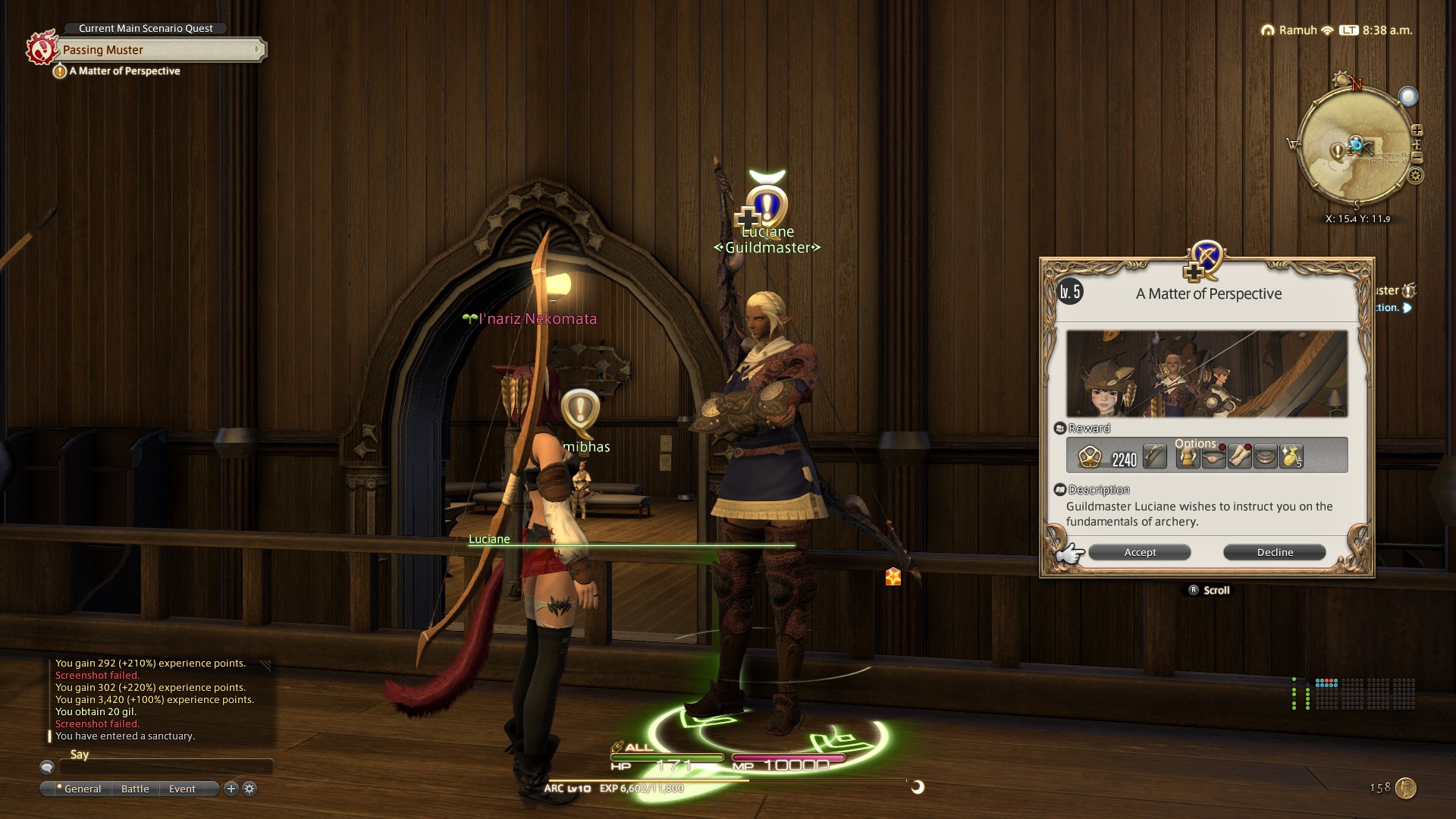
Task: Choose the yellow tunic reward option
Action: [x=1188, y=457]
